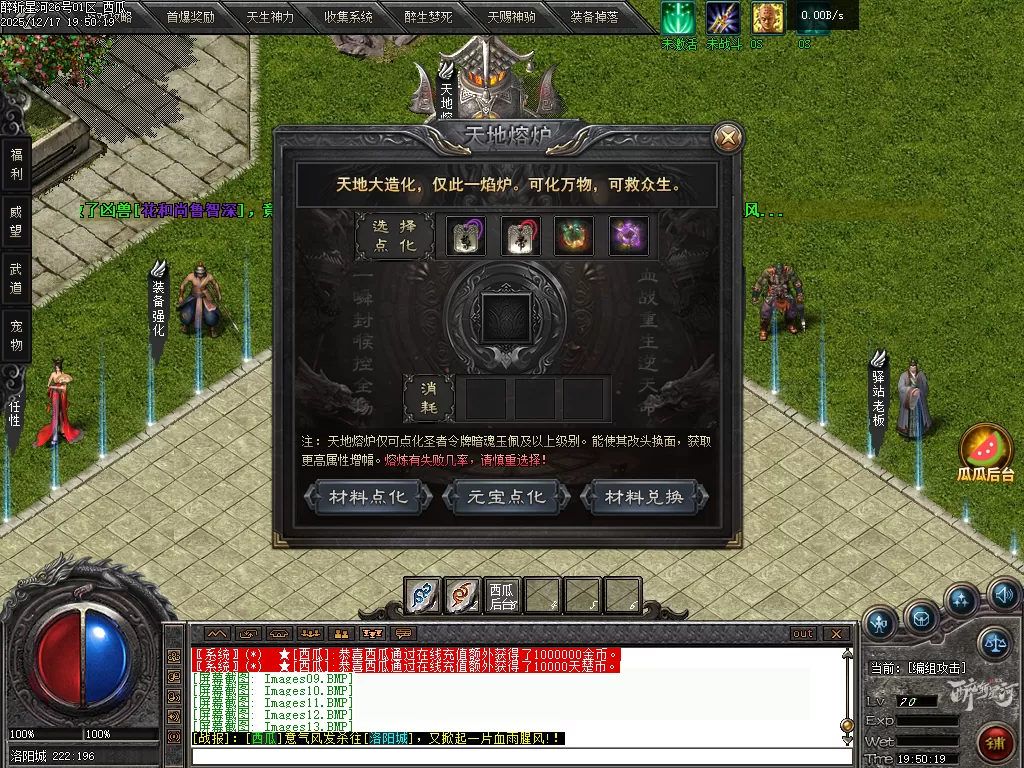Image resolution: width=1024 pixels, height=768 pixels.
Task: Toggle the speaker sound button
Action: point(1005,597)
